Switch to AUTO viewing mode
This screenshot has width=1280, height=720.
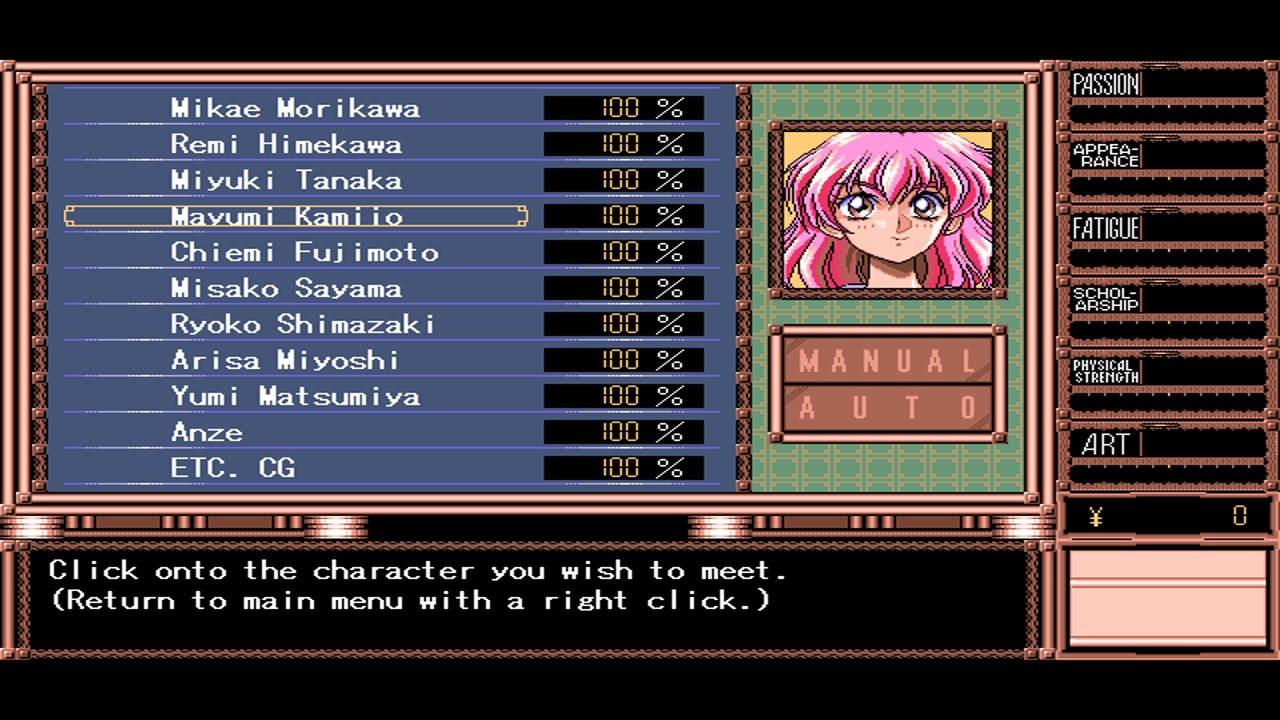click(888, 408)
